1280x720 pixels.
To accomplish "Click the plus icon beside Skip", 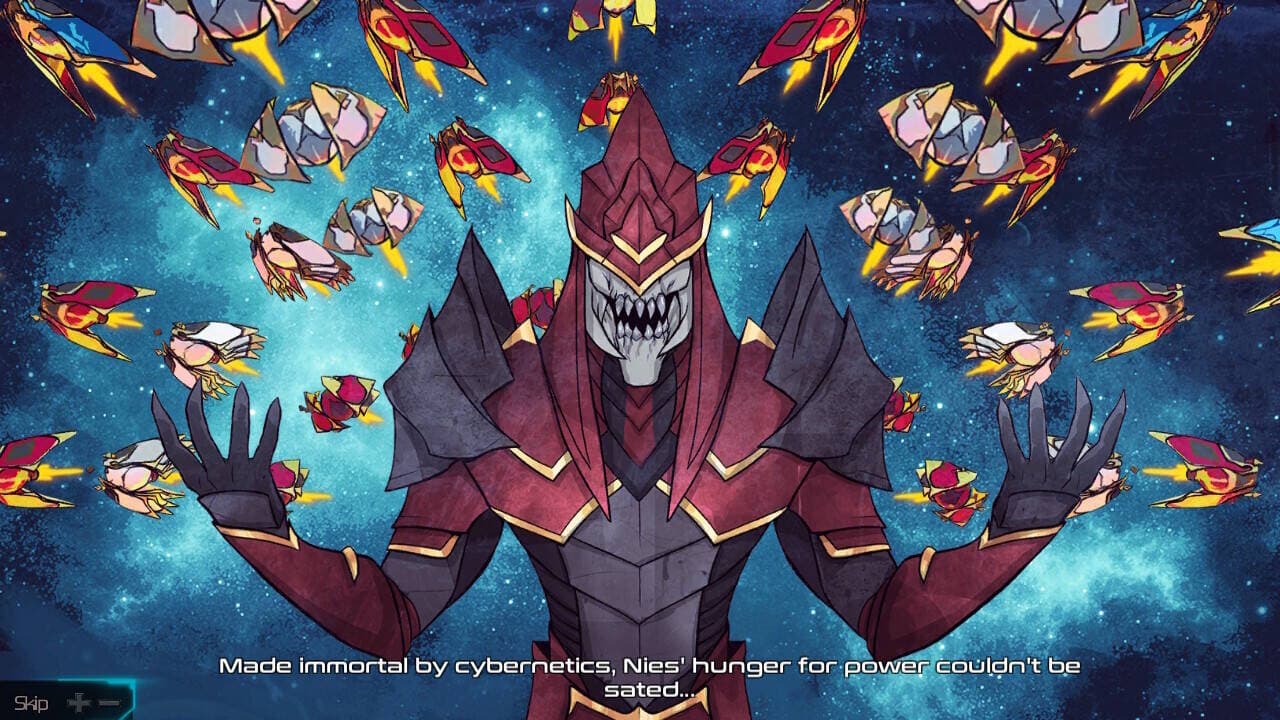I will pos(79,702).
